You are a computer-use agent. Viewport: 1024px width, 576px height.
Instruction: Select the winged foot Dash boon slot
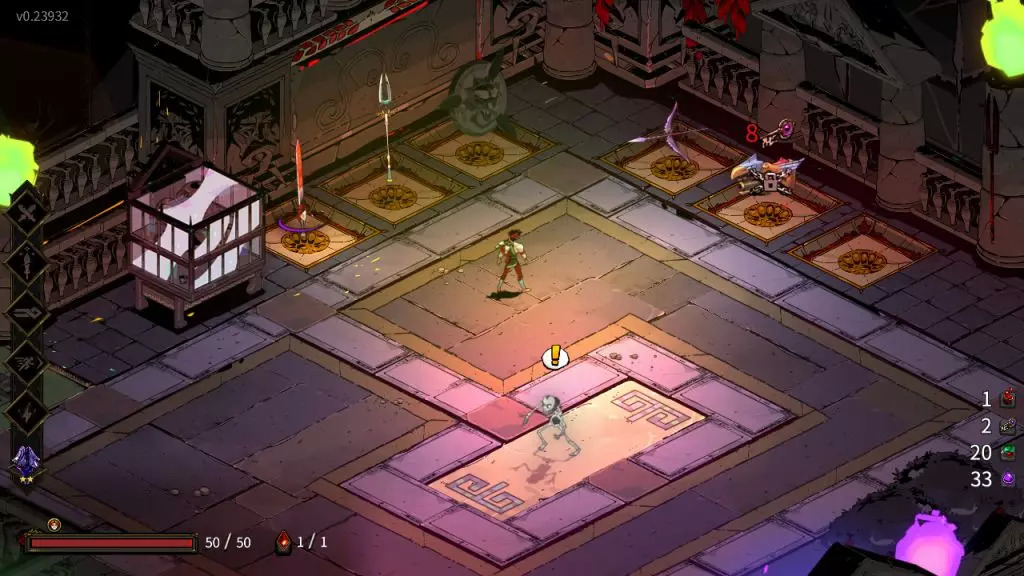point(26,361)
